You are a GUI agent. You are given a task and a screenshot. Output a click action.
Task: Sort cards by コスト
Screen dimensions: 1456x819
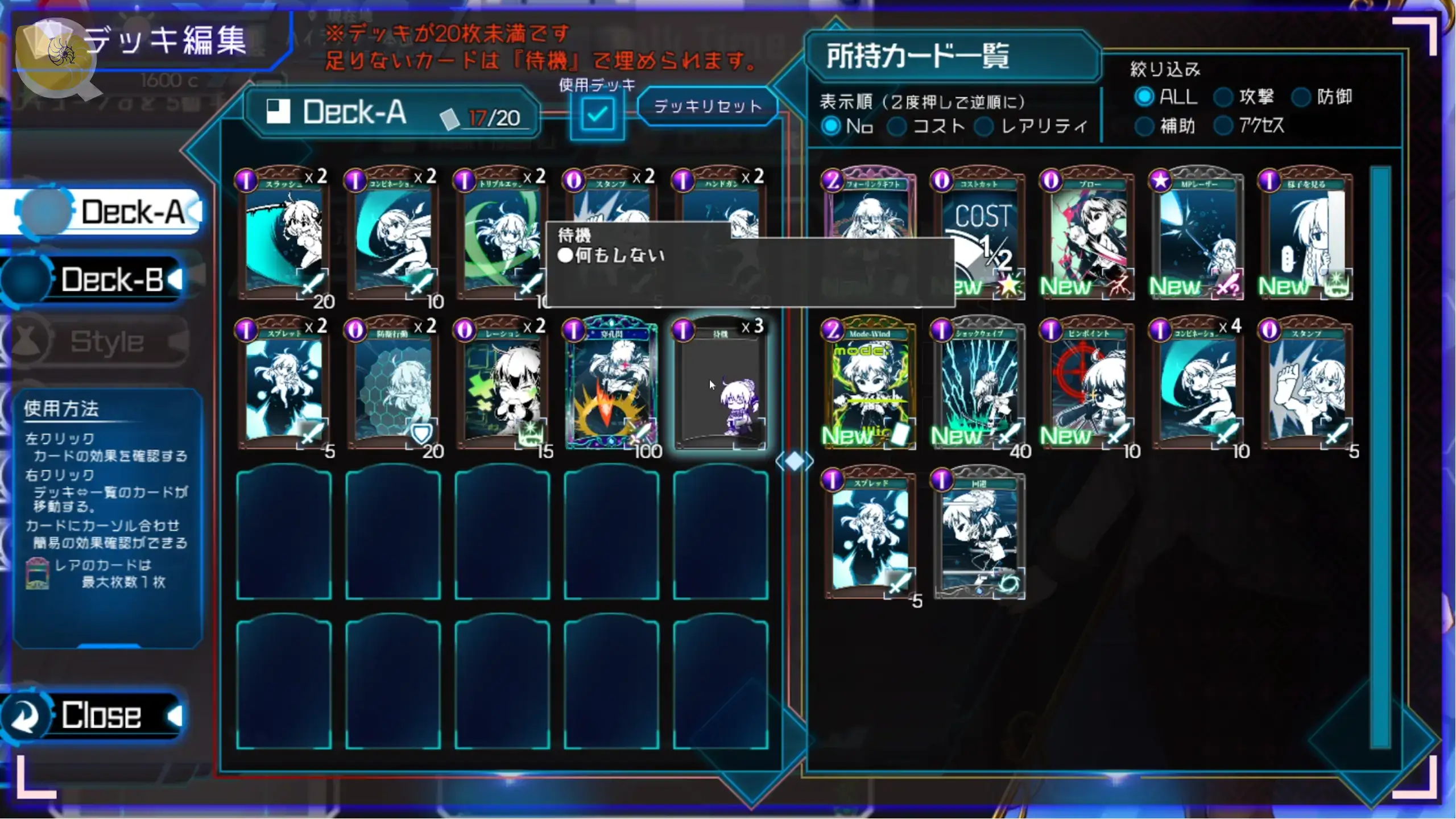pyautogui.click(x=897, y=126)
